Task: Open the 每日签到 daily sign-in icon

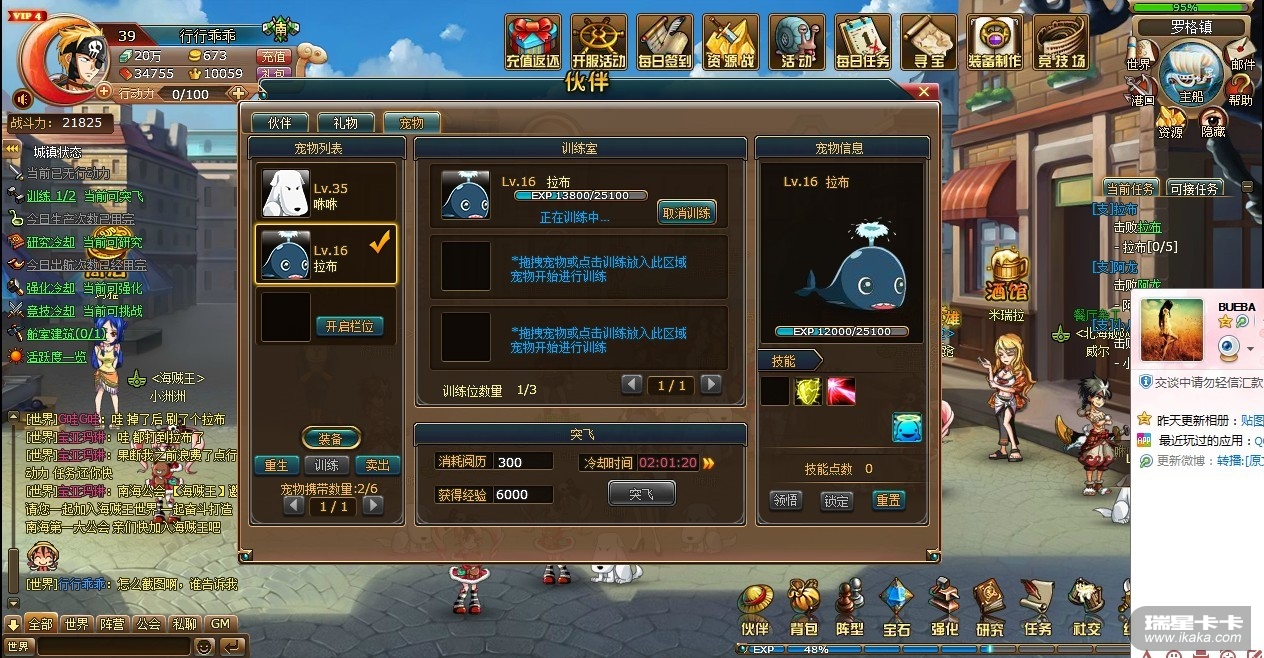Action: click(x=664, y=43)
